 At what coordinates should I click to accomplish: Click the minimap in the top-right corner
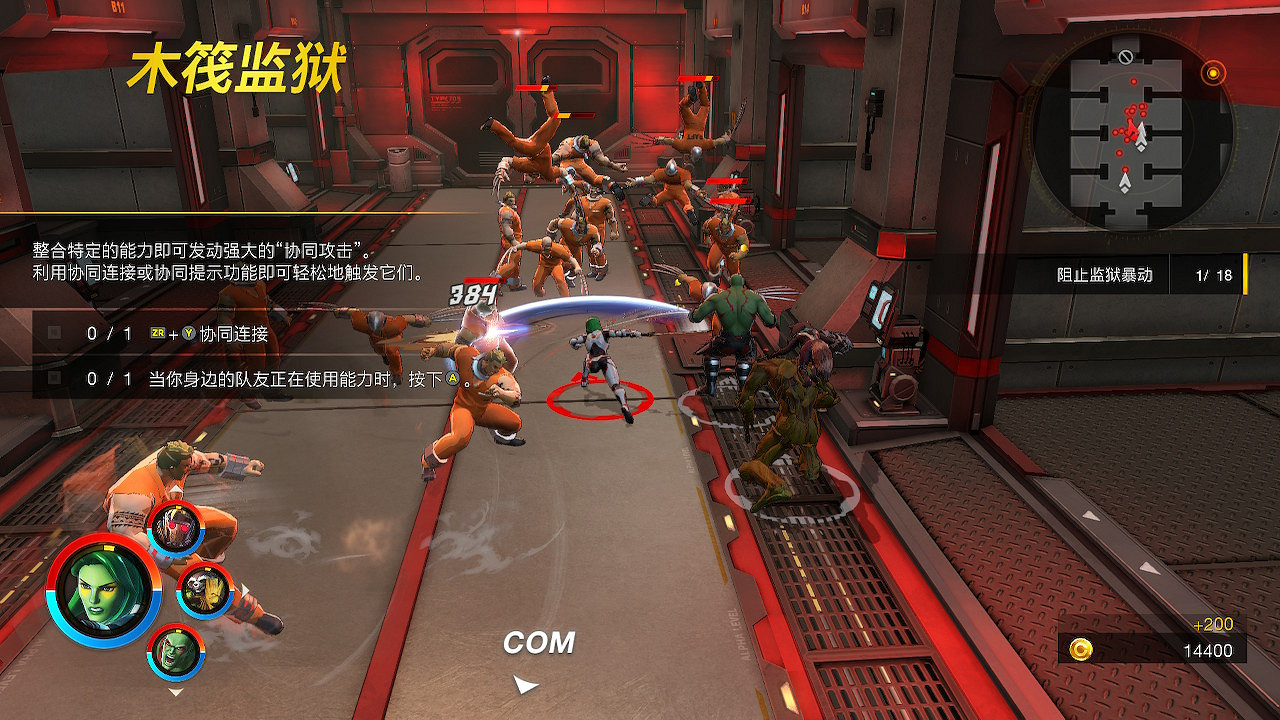(1135, 130)
